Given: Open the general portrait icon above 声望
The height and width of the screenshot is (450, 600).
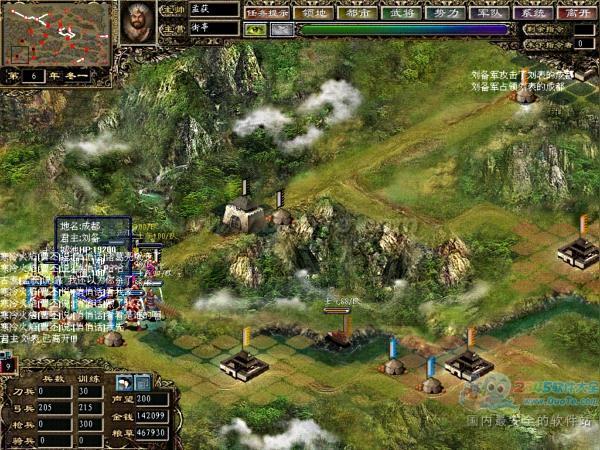Looking at the screenshot, I should 125,381.
